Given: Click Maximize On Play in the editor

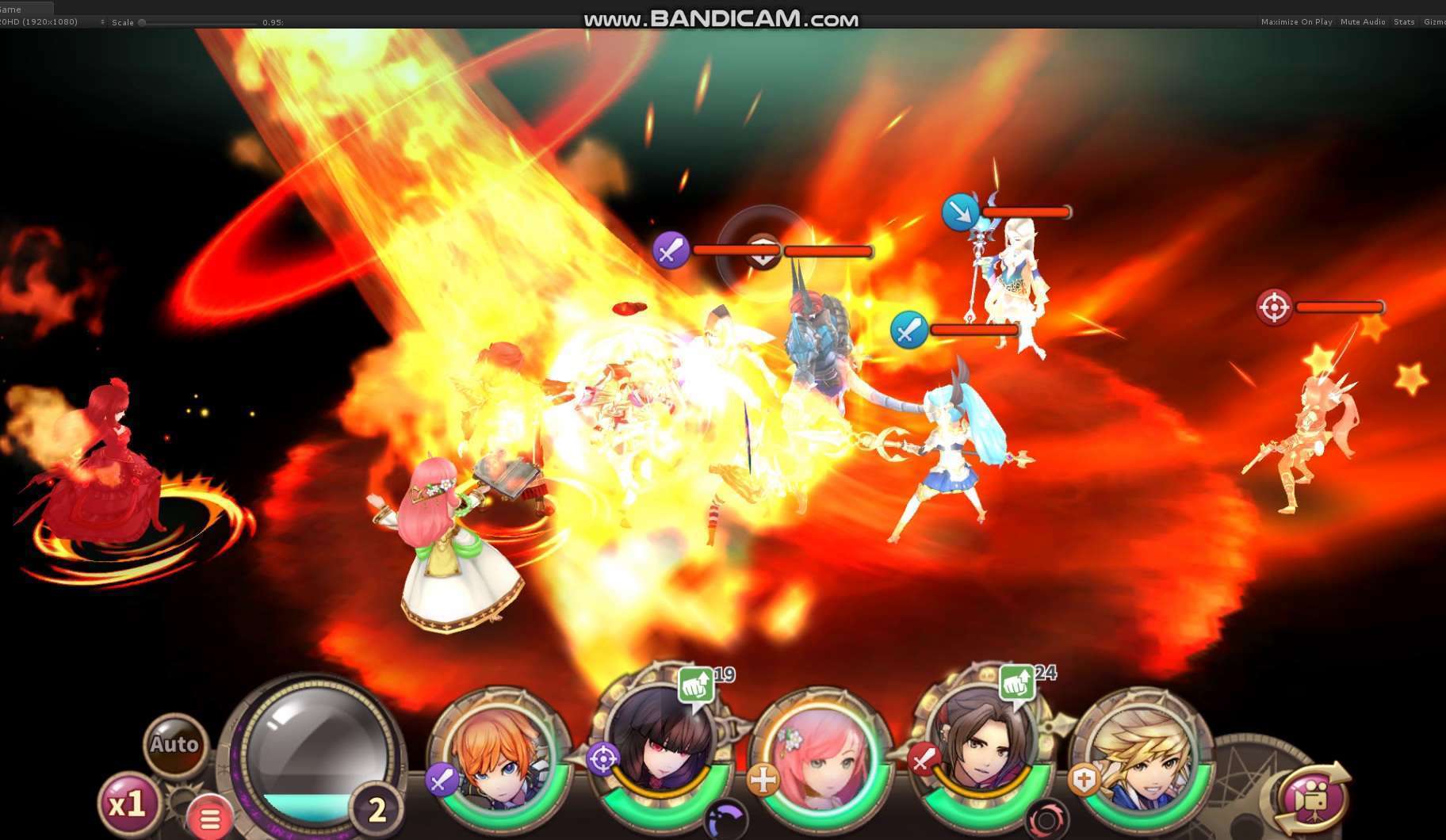Looking at the screenshot, I should click(x=1296, y=22).
